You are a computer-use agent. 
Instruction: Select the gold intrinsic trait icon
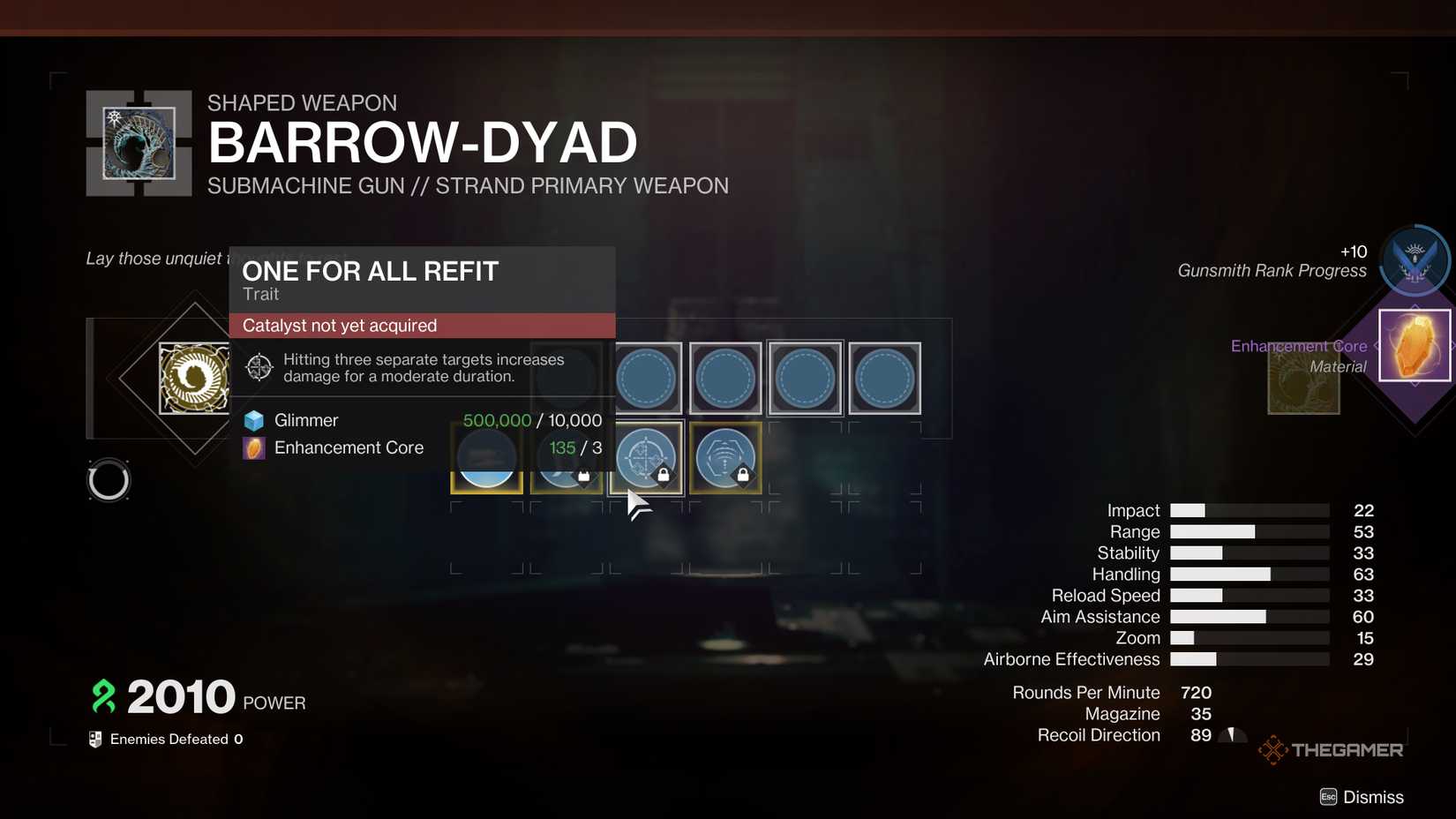point(194,378)
